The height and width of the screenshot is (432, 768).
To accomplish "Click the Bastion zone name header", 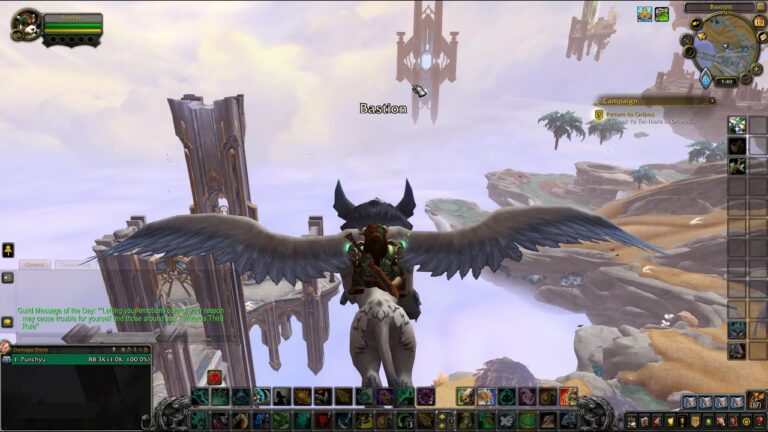I will pyautogui.click(x=718, y=7).
